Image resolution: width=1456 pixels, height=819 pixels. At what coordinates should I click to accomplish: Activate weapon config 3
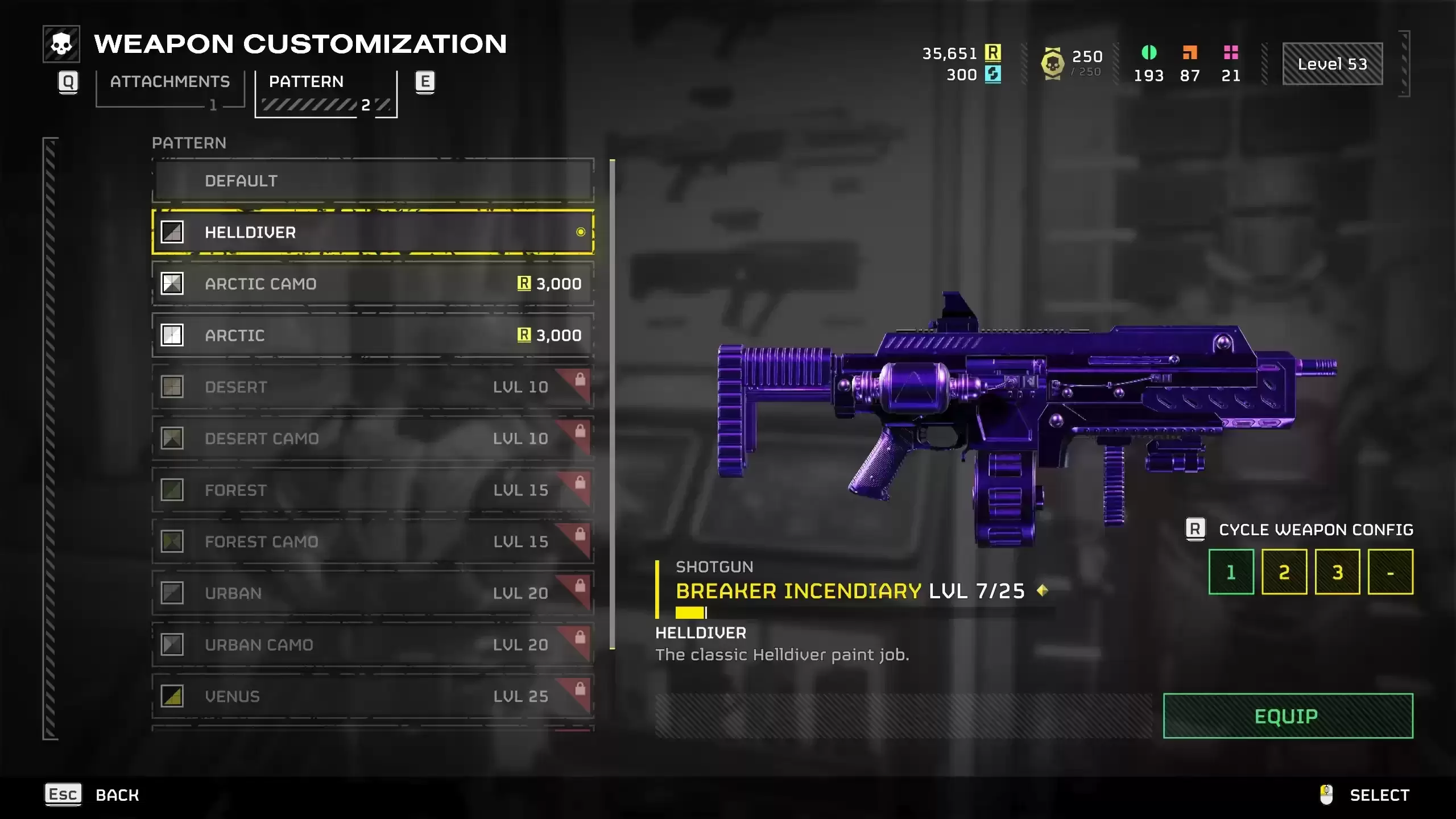pyautogui.click(x=1337, y=572)
